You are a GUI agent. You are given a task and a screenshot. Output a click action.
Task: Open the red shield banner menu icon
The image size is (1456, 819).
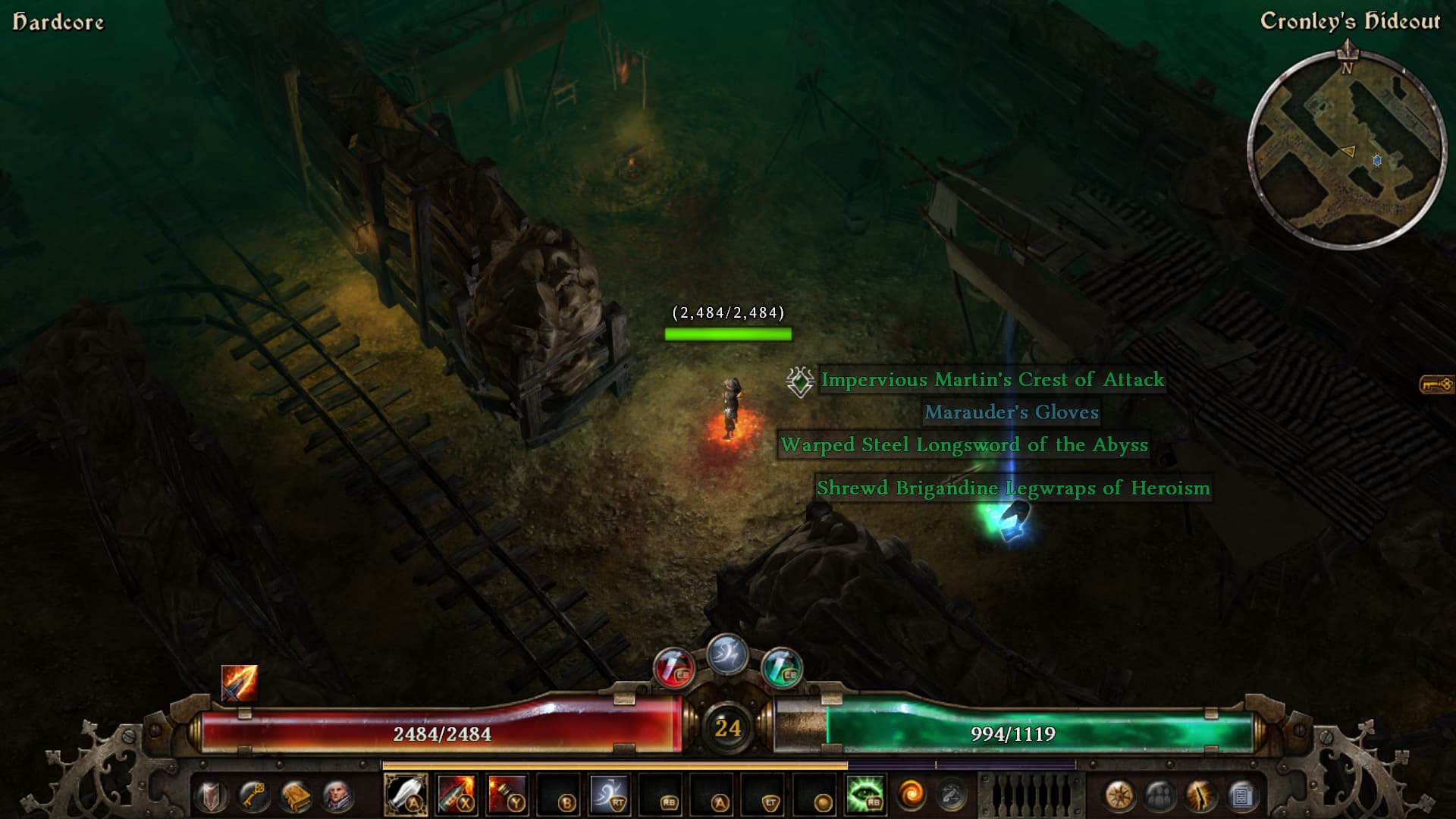212,796
